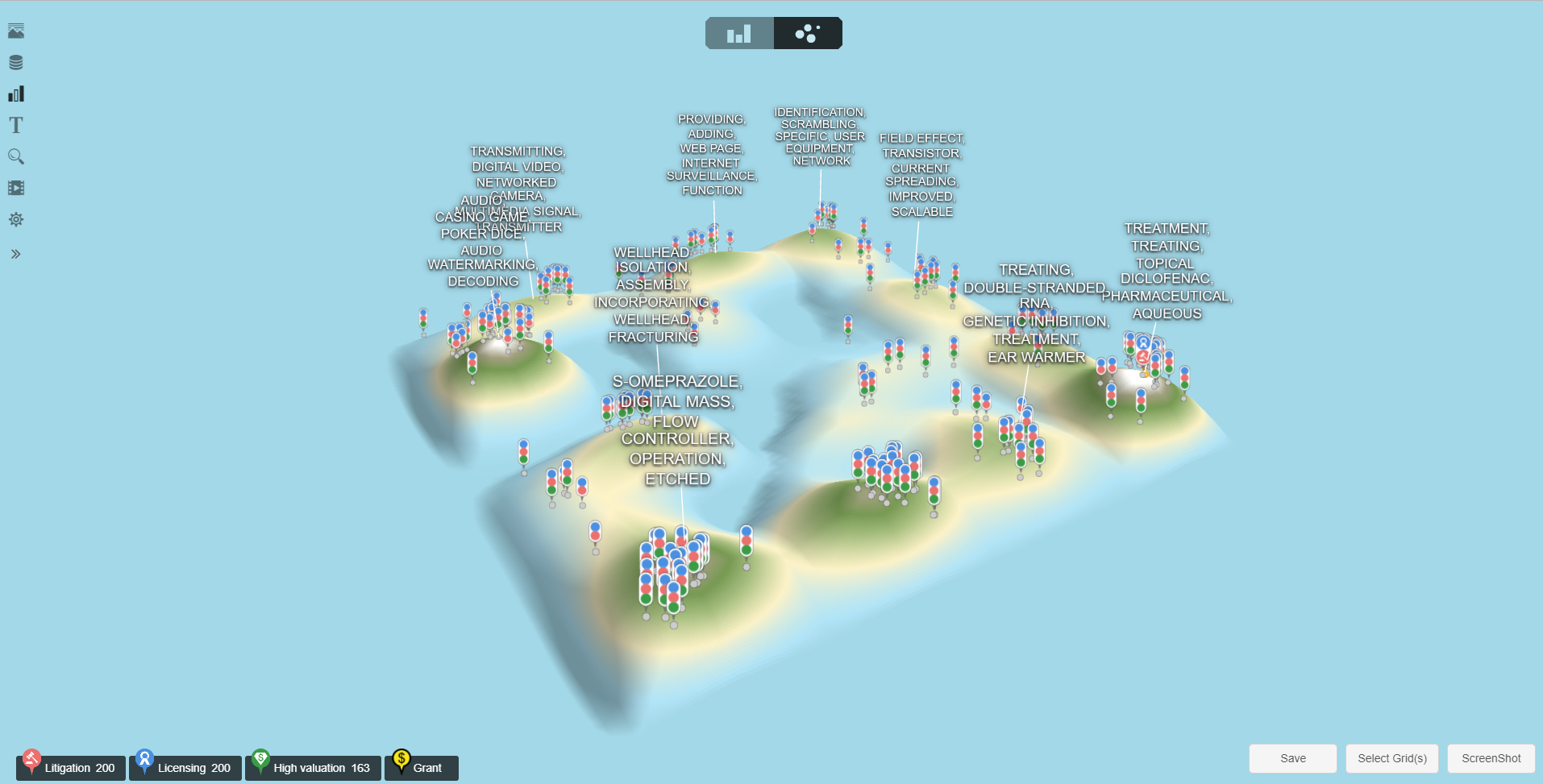
Task: Select the database layers icon in sidebar
Action: point(16,61)
